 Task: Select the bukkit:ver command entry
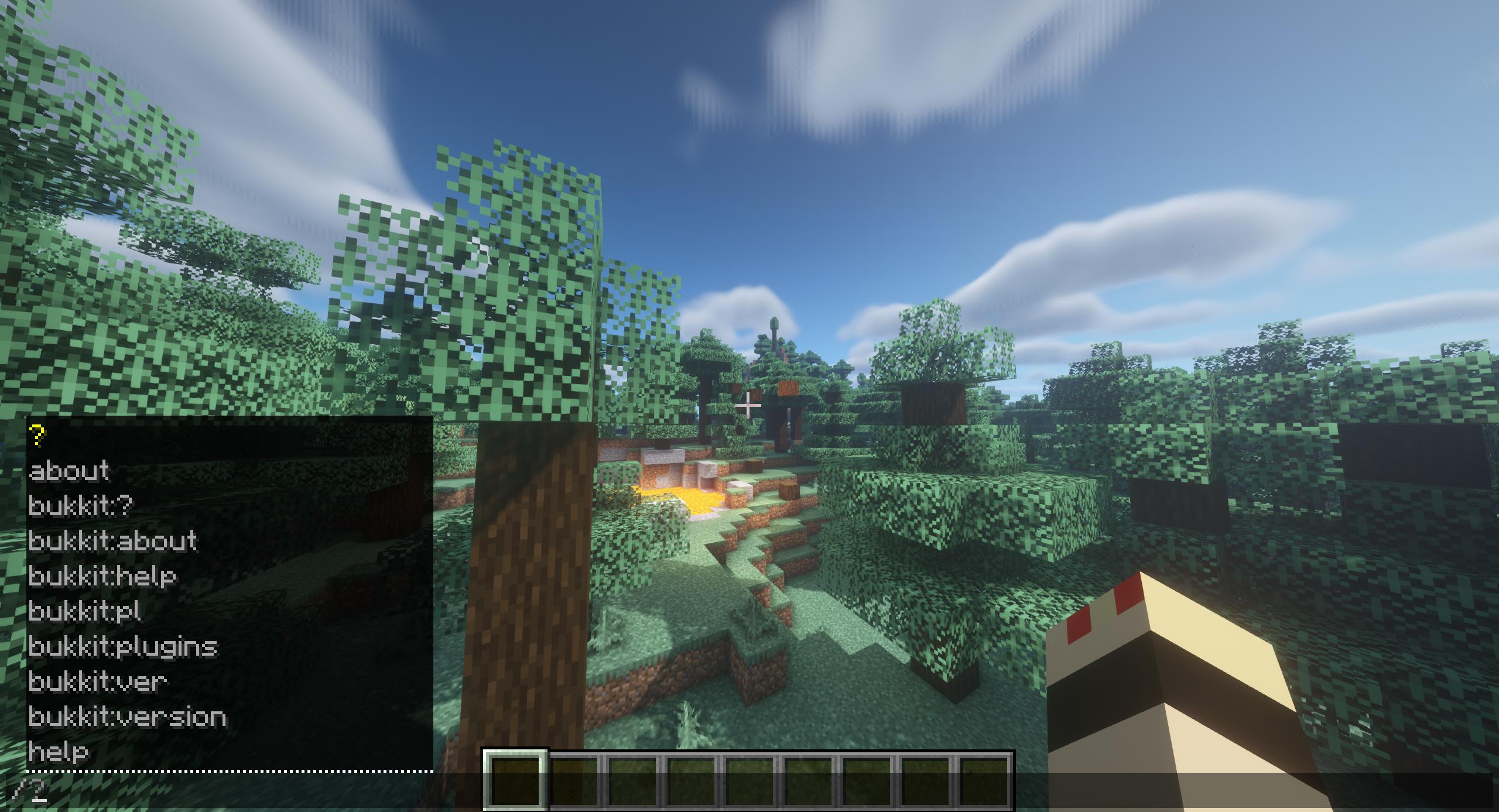tap(98, 682)
